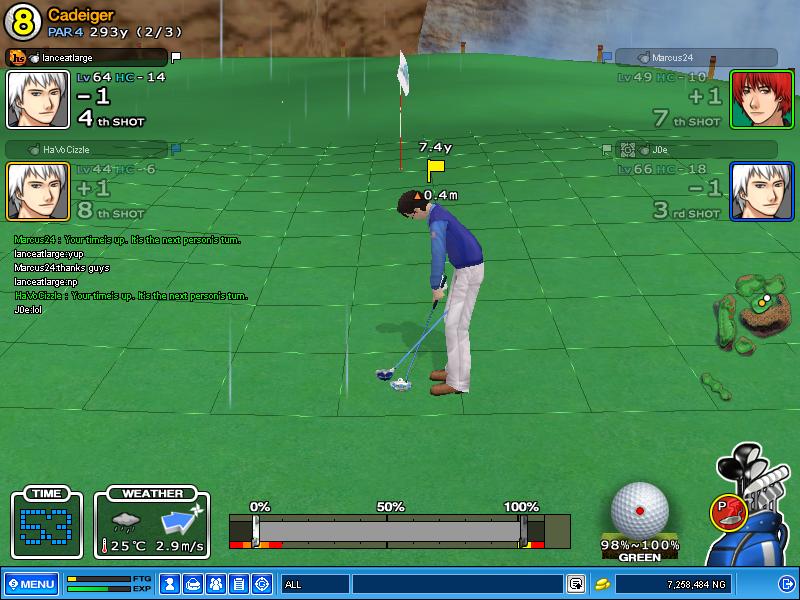Viewport: 800px width, 600px height.
Task: Click the exit arrow button
Action: pyautogui.click(x=787, y=584)
